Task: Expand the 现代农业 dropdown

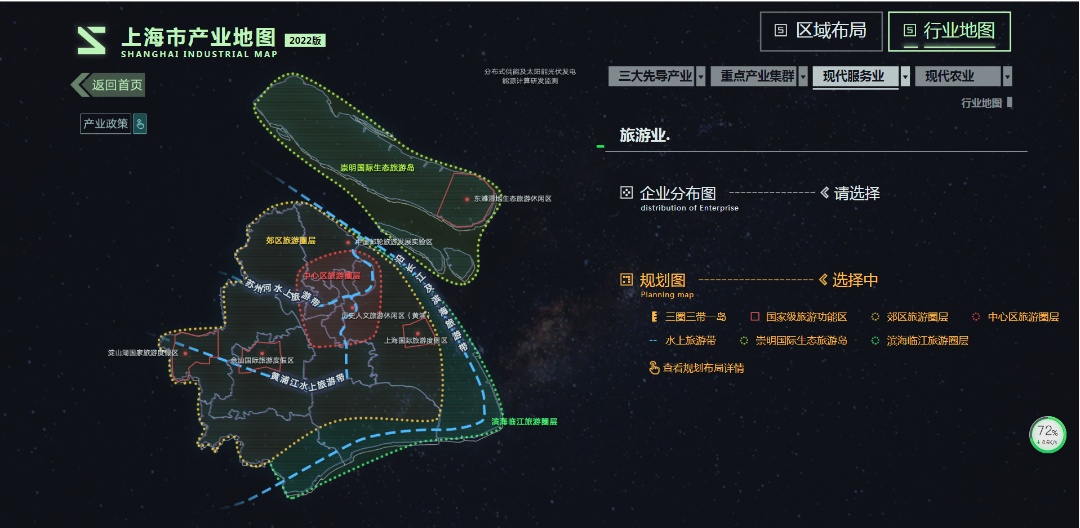Action: 963,76
